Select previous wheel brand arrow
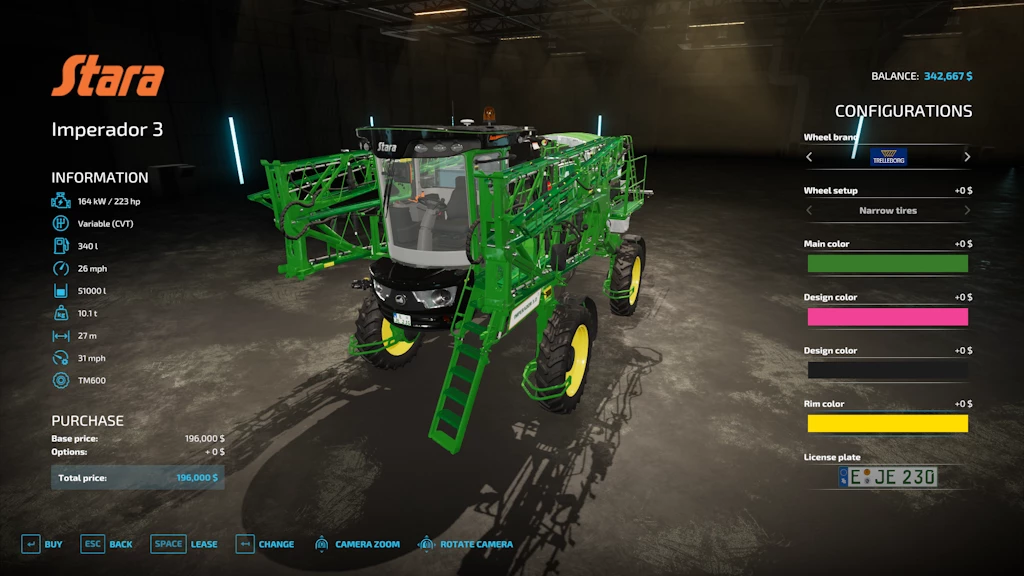 809,157
